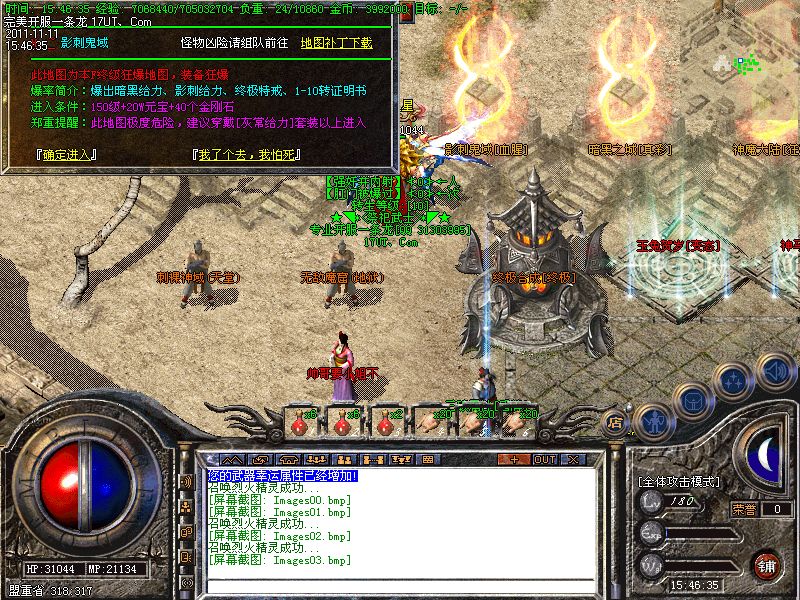Click the orange plus button above chat
The width and height of the screenshot is (800, 600).
pyautogui.click(x=514, y=459)
